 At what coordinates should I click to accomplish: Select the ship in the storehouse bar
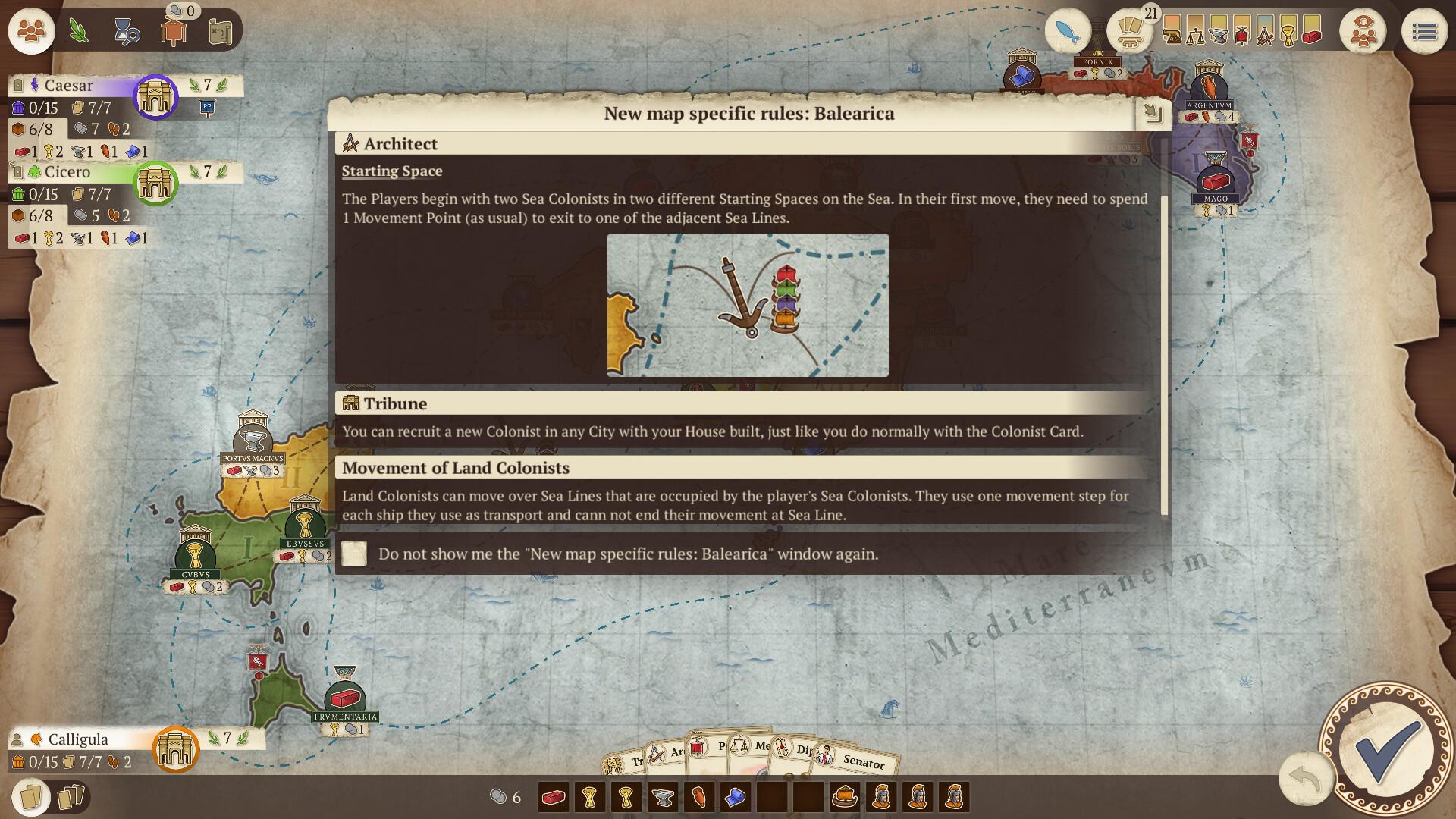(845, 798)
